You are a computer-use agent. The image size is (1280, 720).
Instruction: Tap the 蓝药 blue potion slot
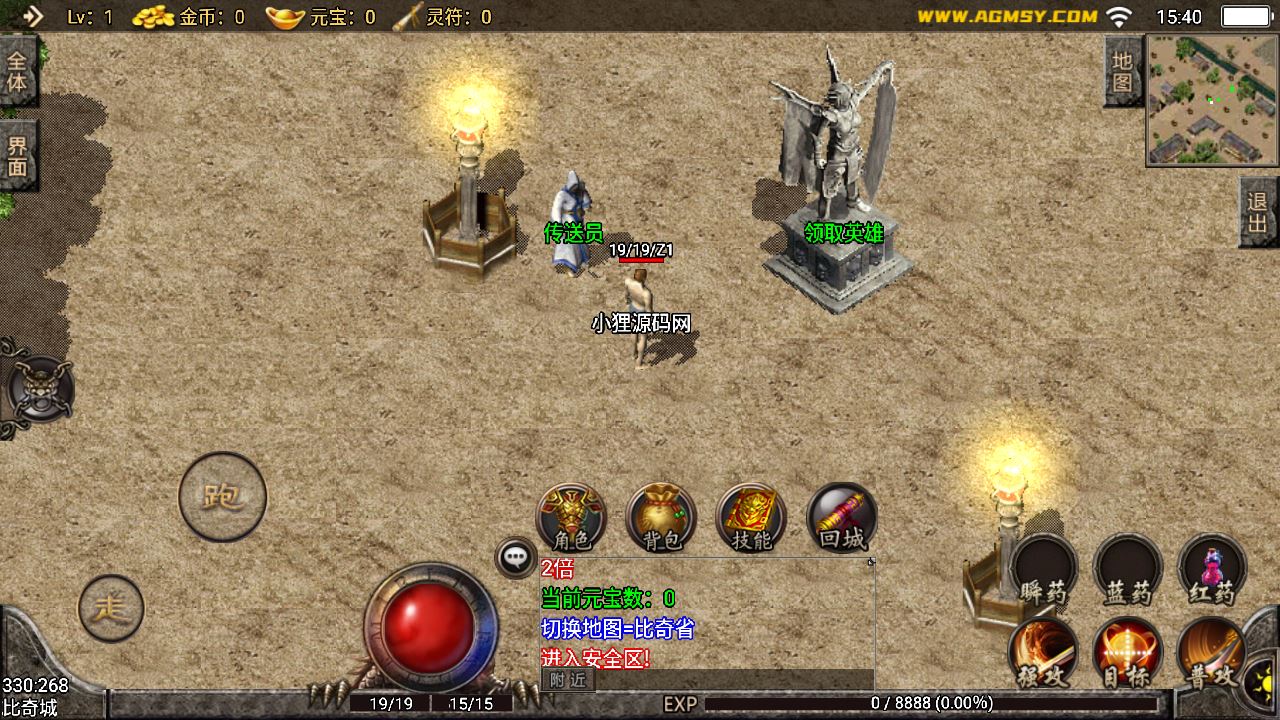click(x=1128, y=569)
